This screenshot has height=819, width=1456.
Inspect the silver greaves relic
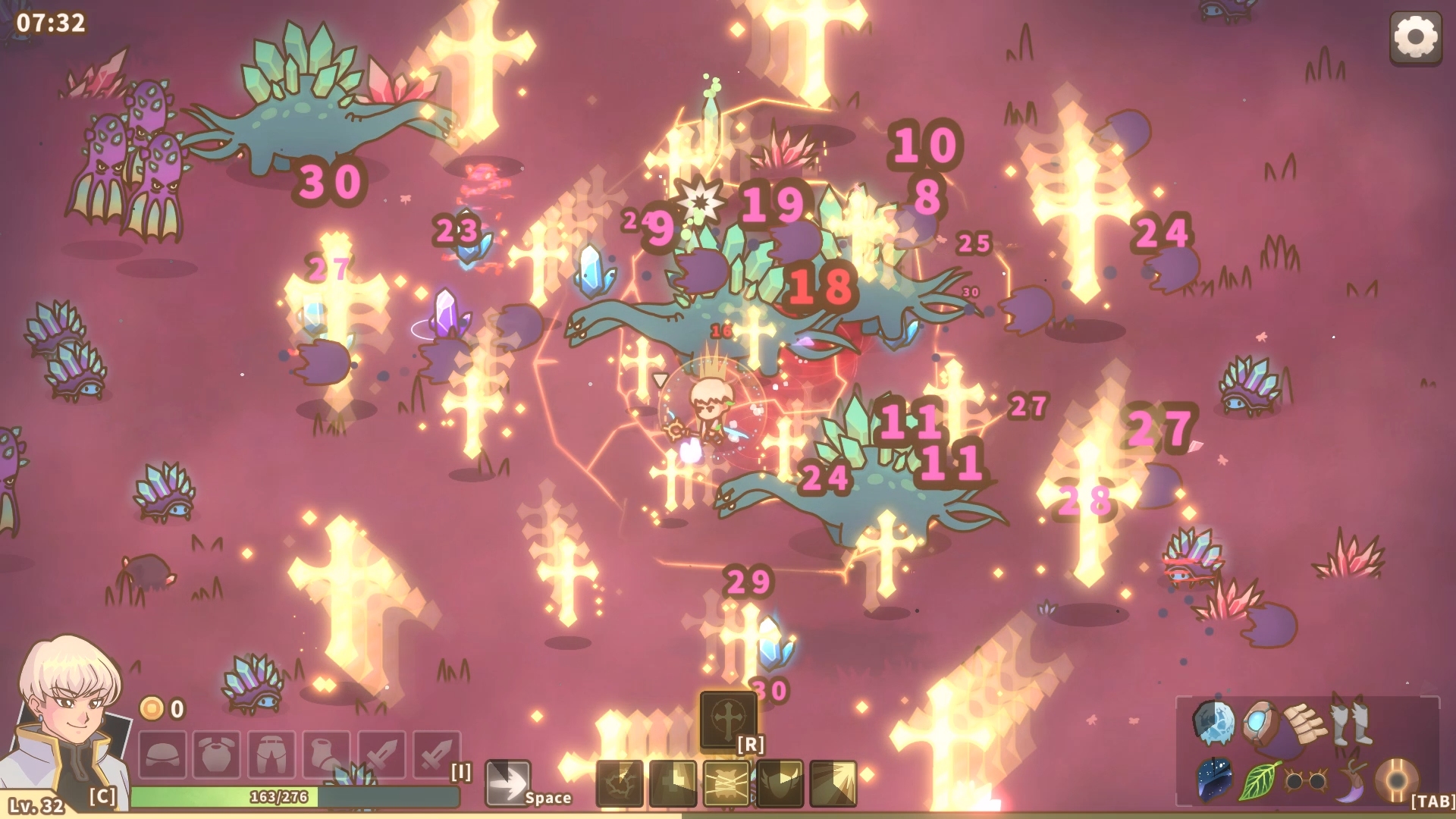(x=1351, y=723)
